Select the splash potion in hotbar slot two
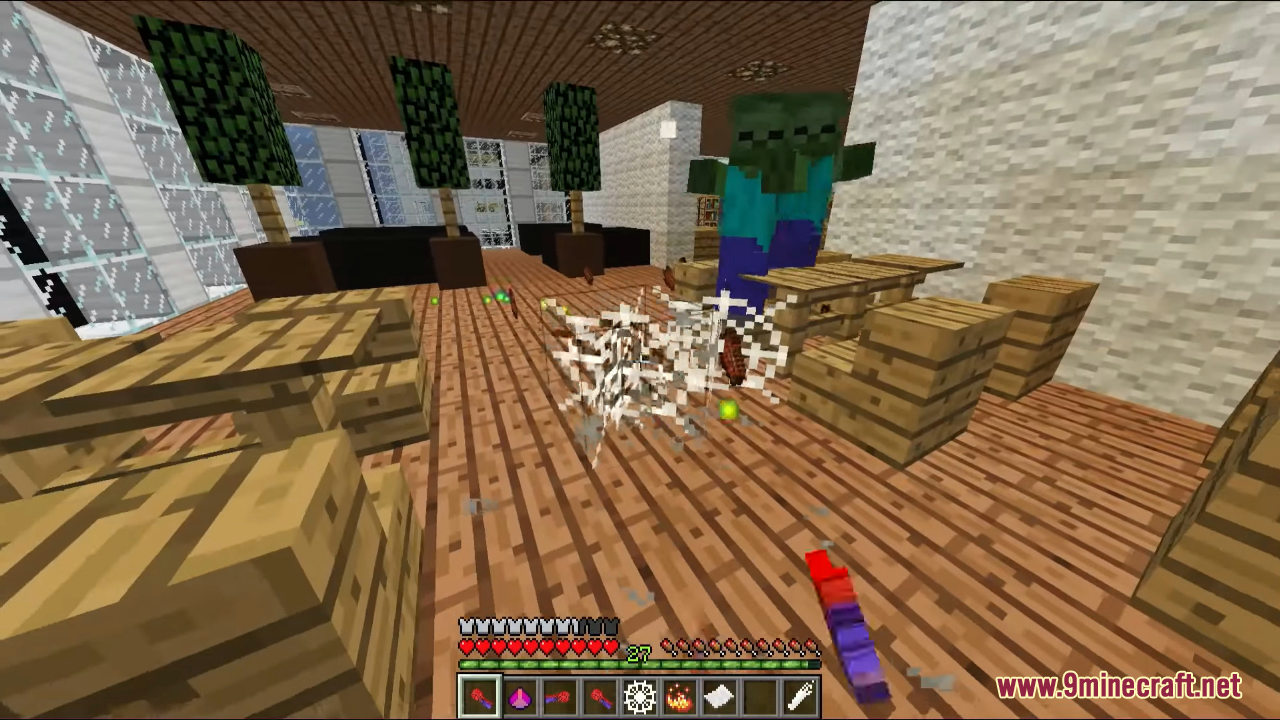This screenshot has height=720, width=1280. pos(519,695)
